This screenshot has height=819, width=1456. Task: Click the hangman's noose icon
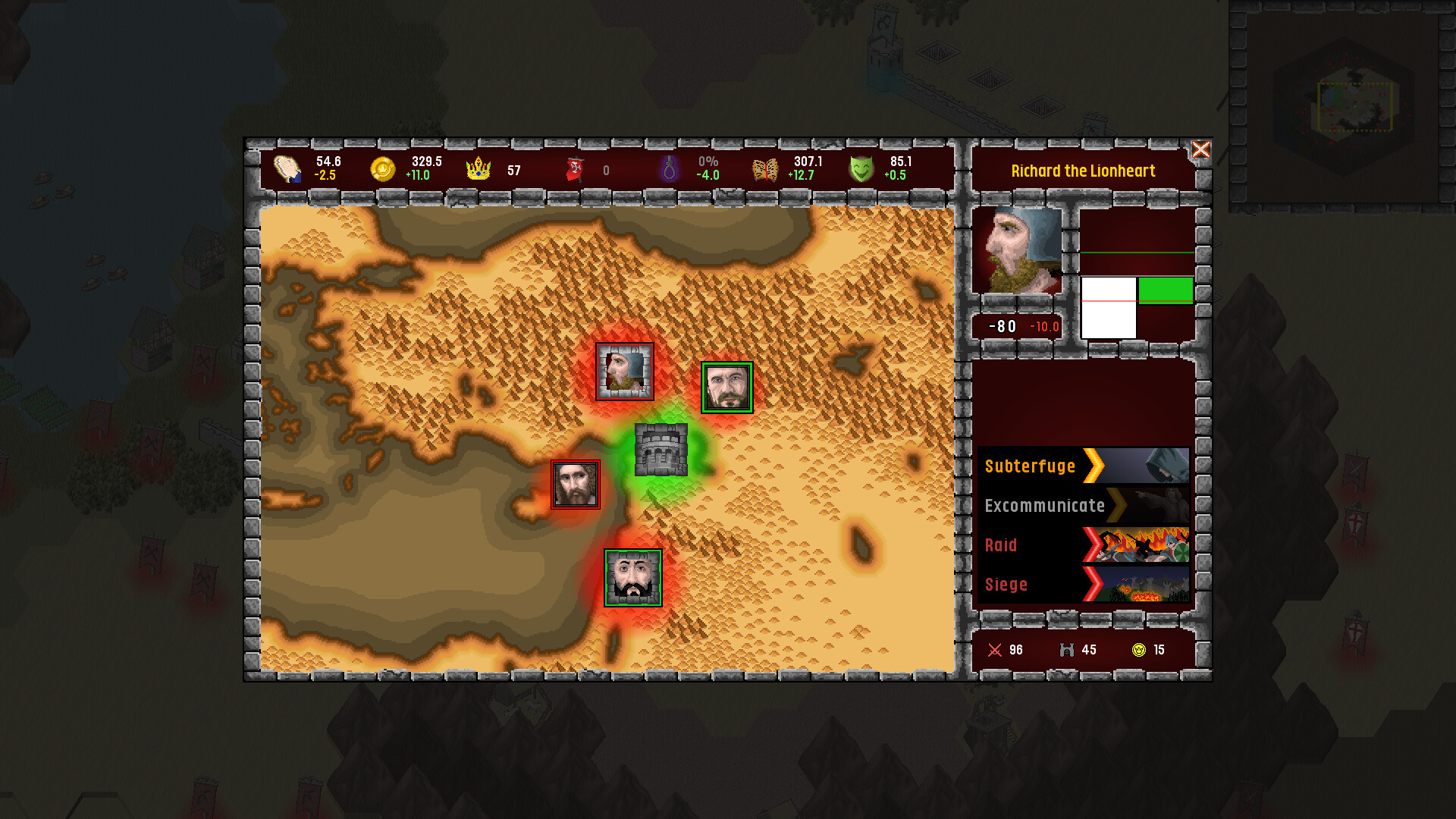click(x=669, y=168)
